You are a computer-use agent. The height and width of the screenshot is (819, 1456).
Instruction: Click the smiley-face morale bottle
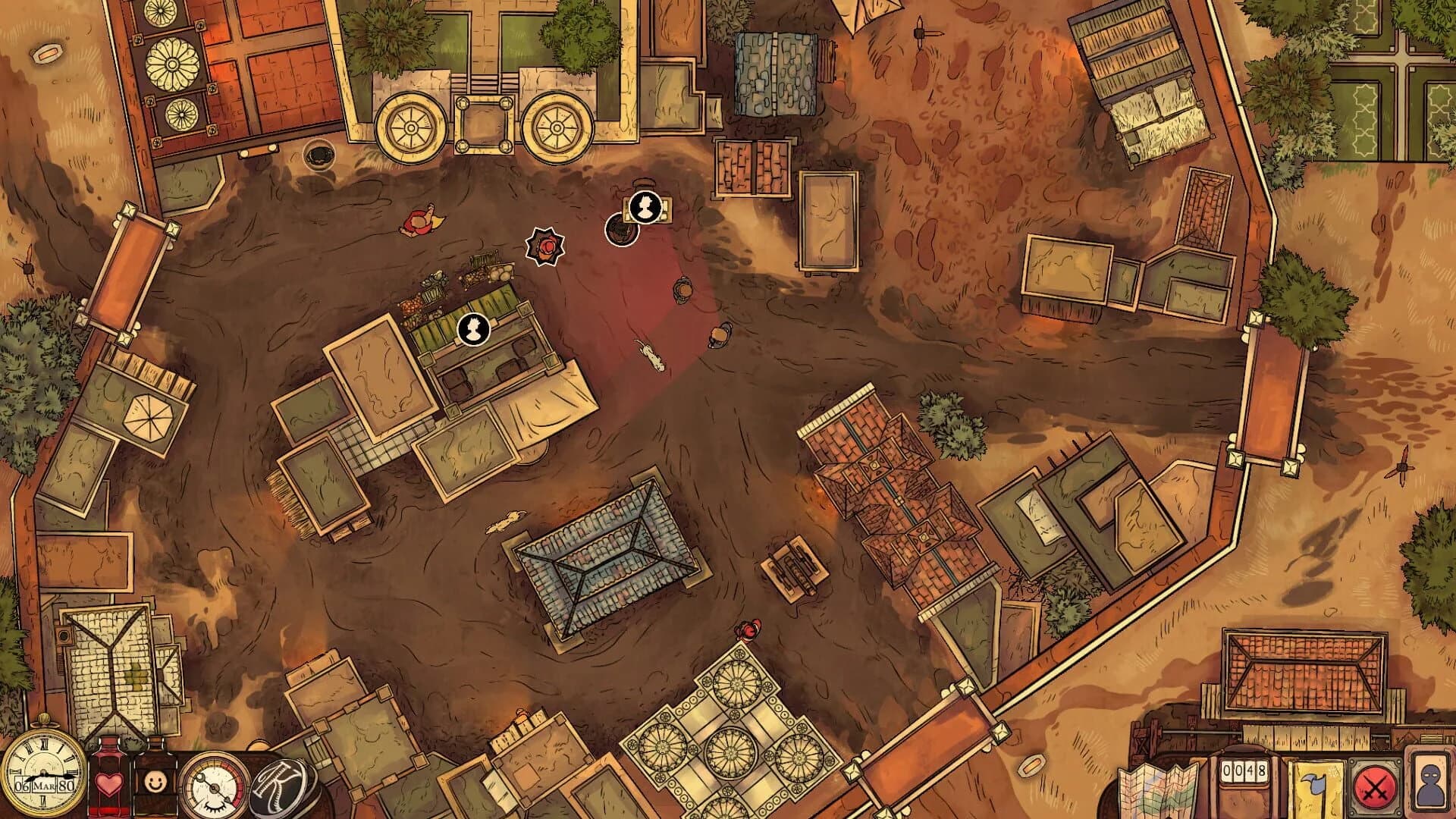click(155, 781)
